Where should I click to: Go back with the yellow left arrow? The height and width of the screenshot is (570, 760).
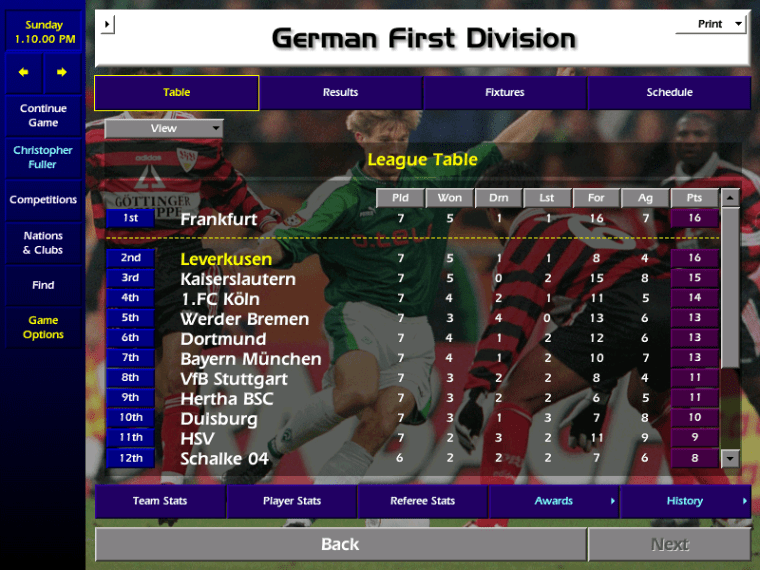[x=24, y=72]
